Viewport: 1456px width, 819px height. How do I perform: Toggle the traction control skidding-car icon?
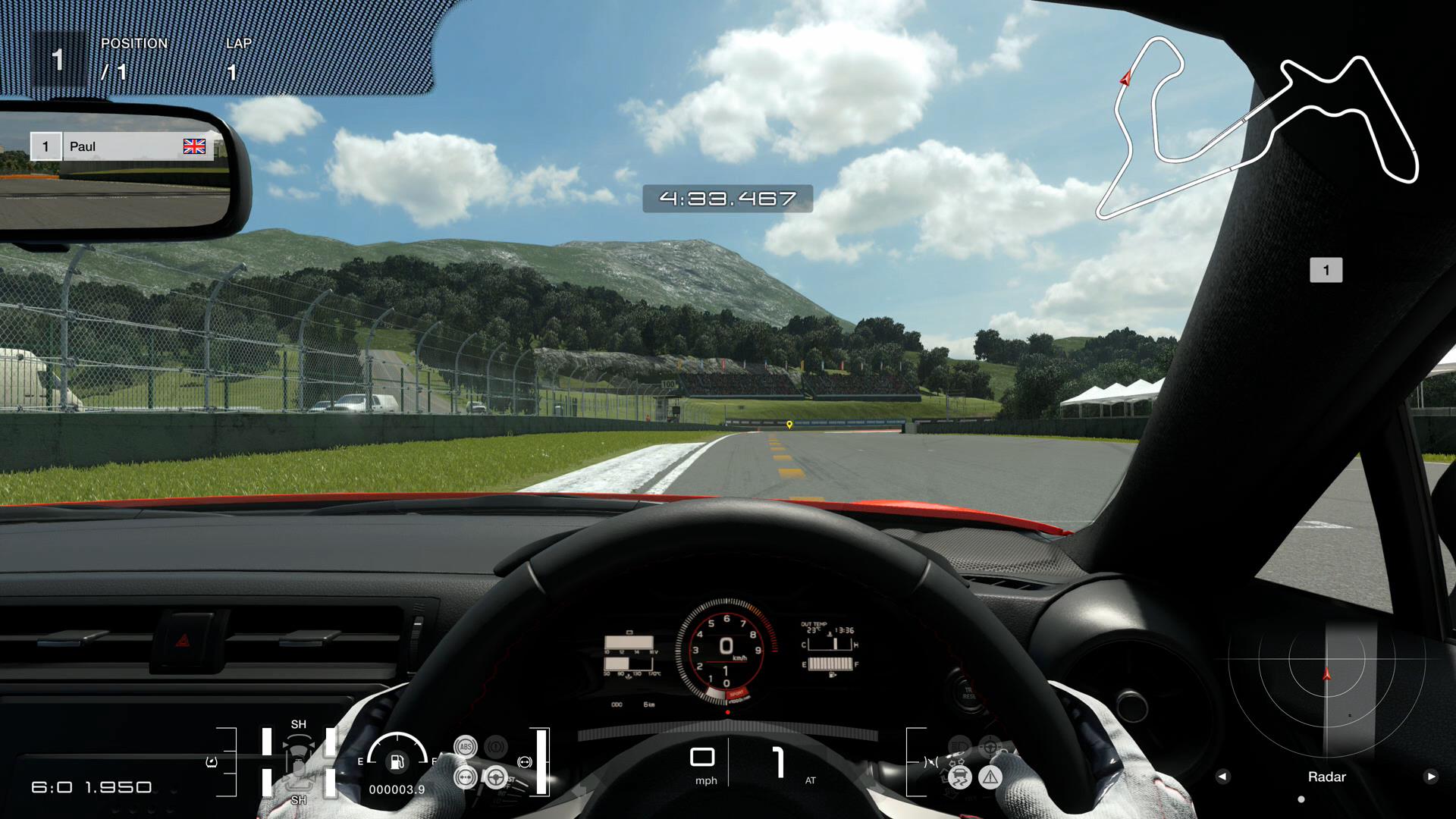960,777
